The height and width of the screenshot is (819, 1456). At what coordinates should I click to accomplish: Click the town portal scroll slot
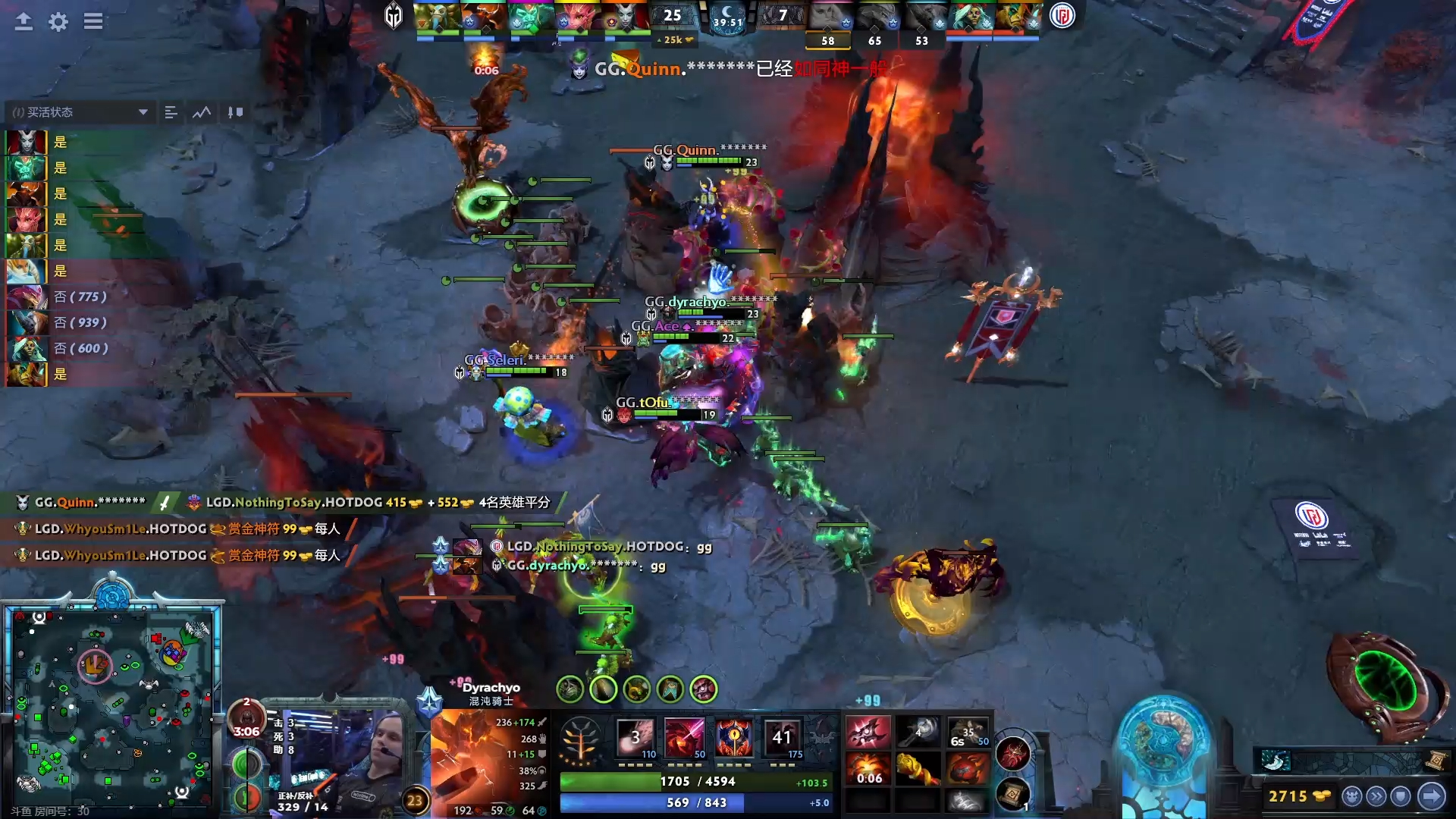[1013, 794]
